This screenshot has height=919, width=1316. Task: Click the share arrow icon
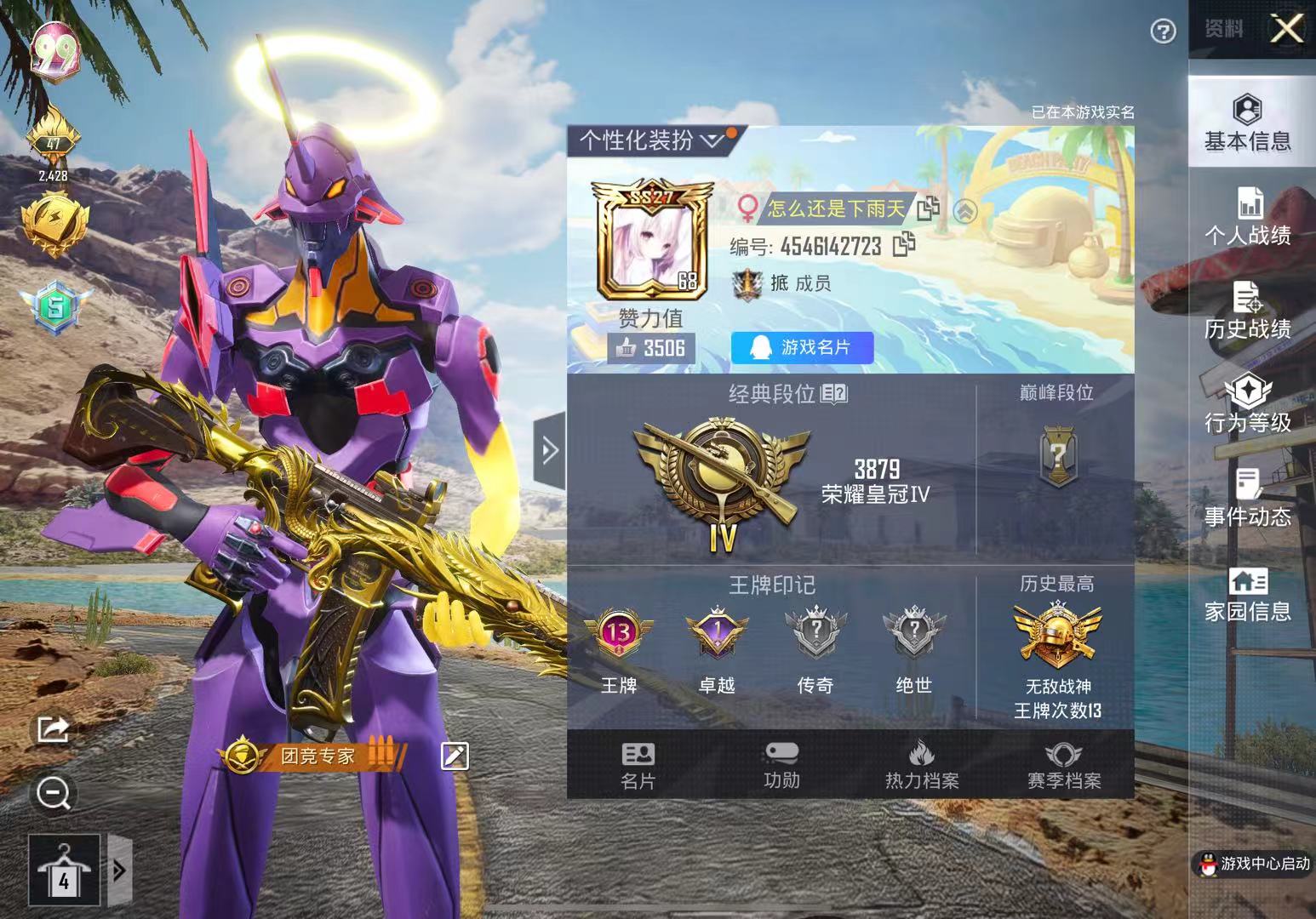(x=53, y=730)
